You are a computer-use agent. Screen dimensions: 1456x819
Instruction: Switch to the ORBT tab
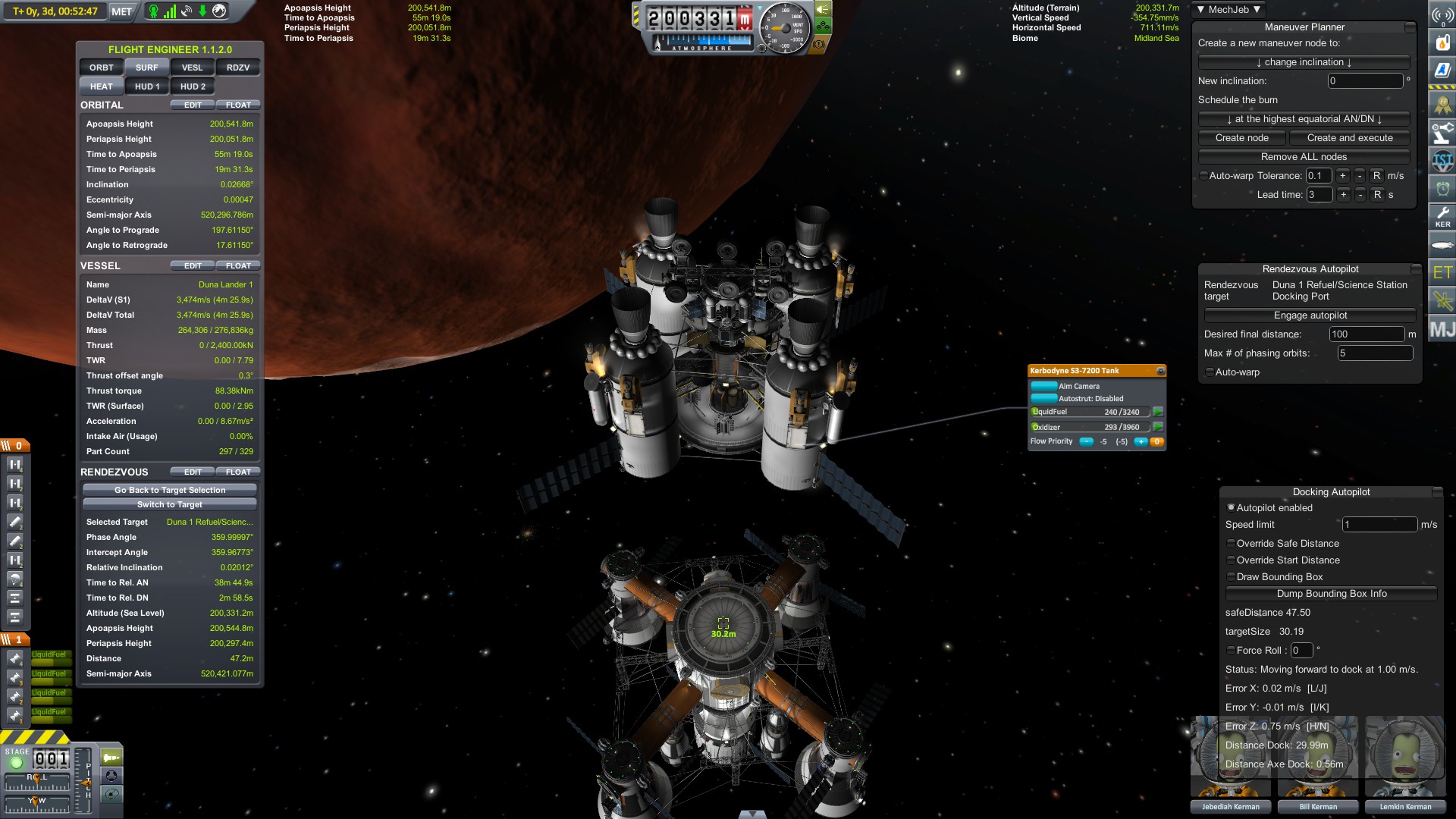102,67
